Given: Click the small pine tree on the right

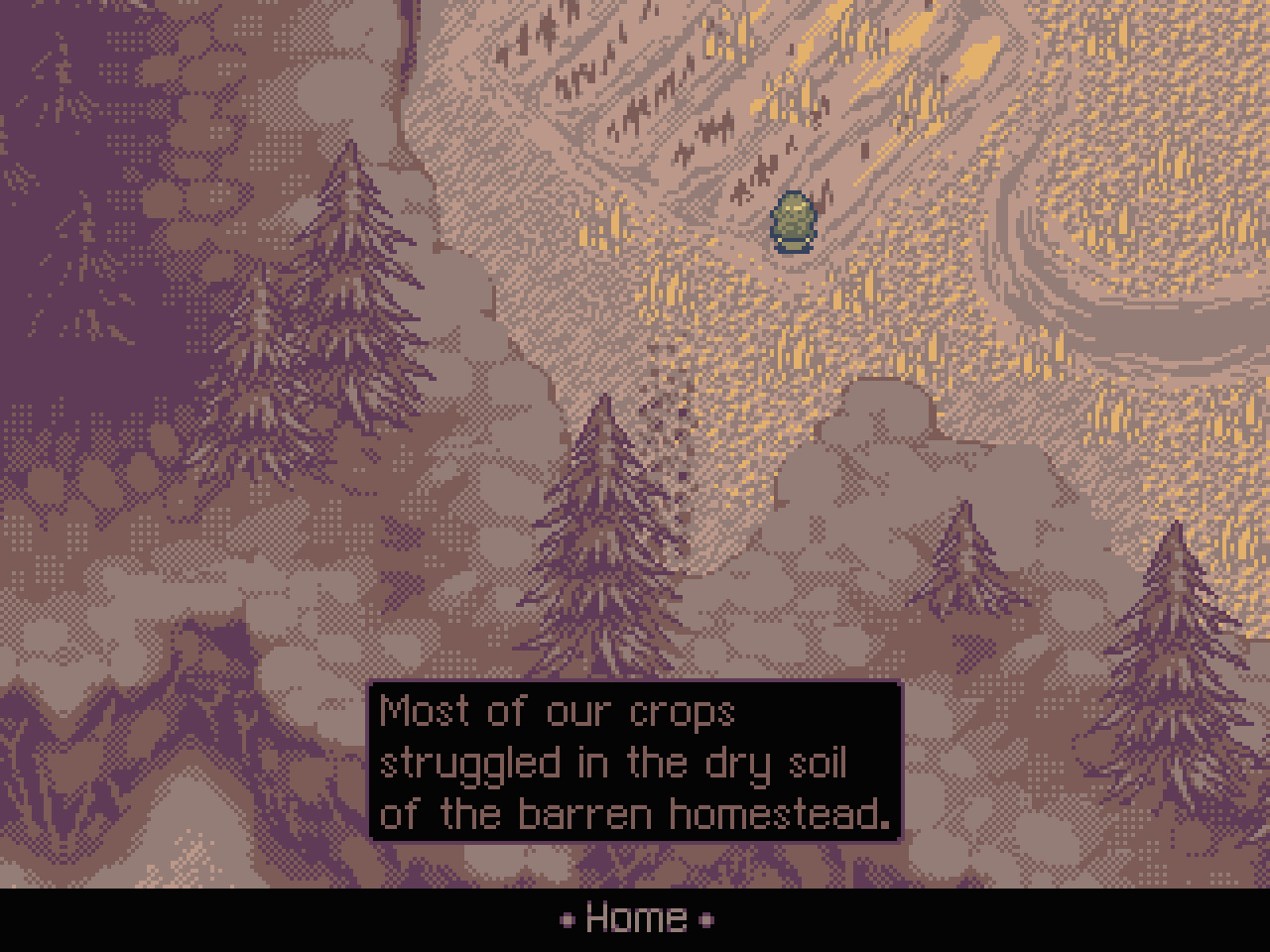Looking at the screenshot, I should 960,575.
